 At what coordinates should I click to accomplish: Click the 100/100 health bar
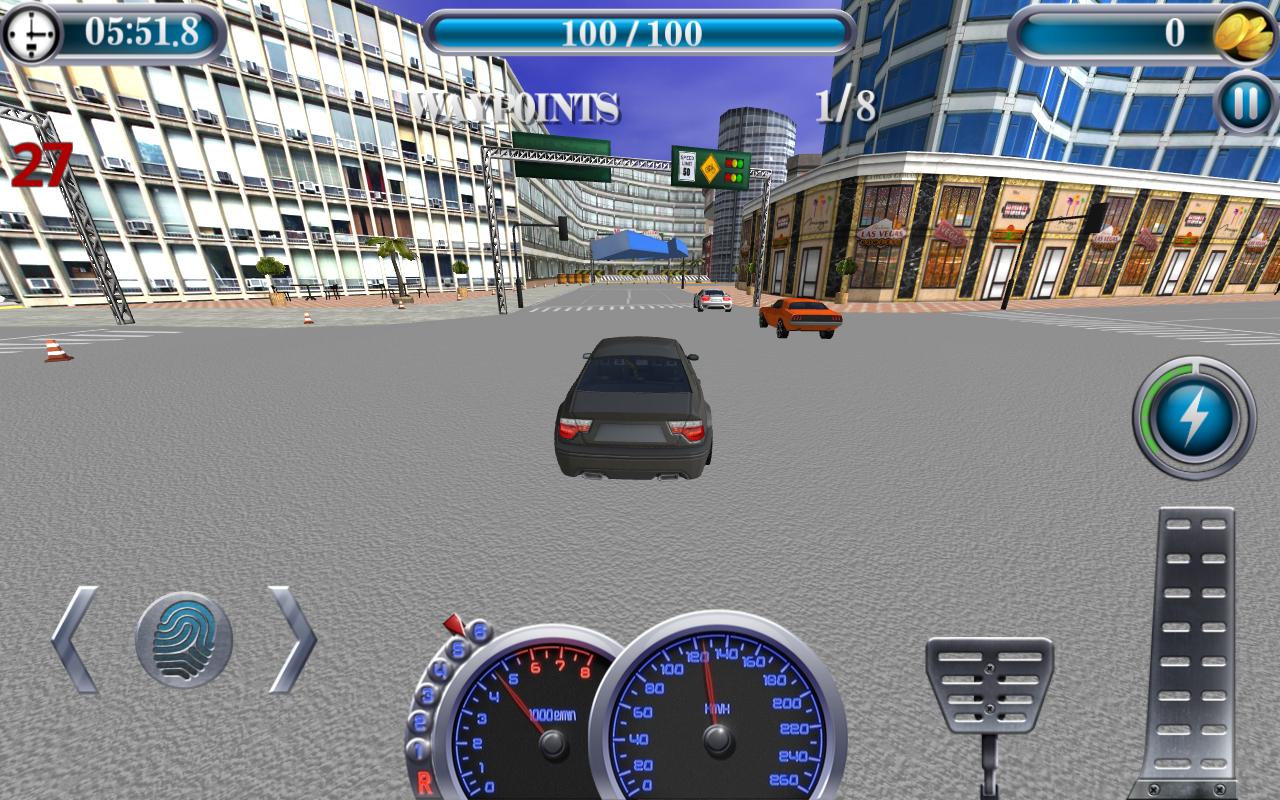(640, 31)
